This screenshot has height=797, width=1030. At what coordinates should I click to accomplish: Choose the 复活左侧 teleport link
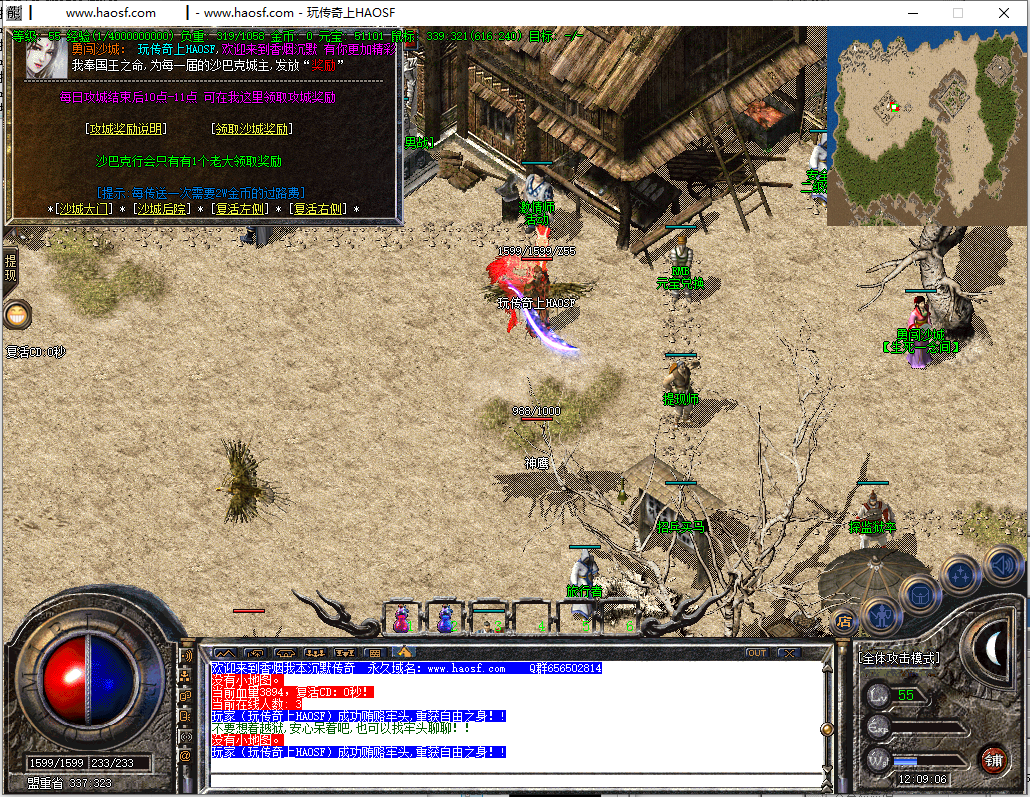click(240, 209)
